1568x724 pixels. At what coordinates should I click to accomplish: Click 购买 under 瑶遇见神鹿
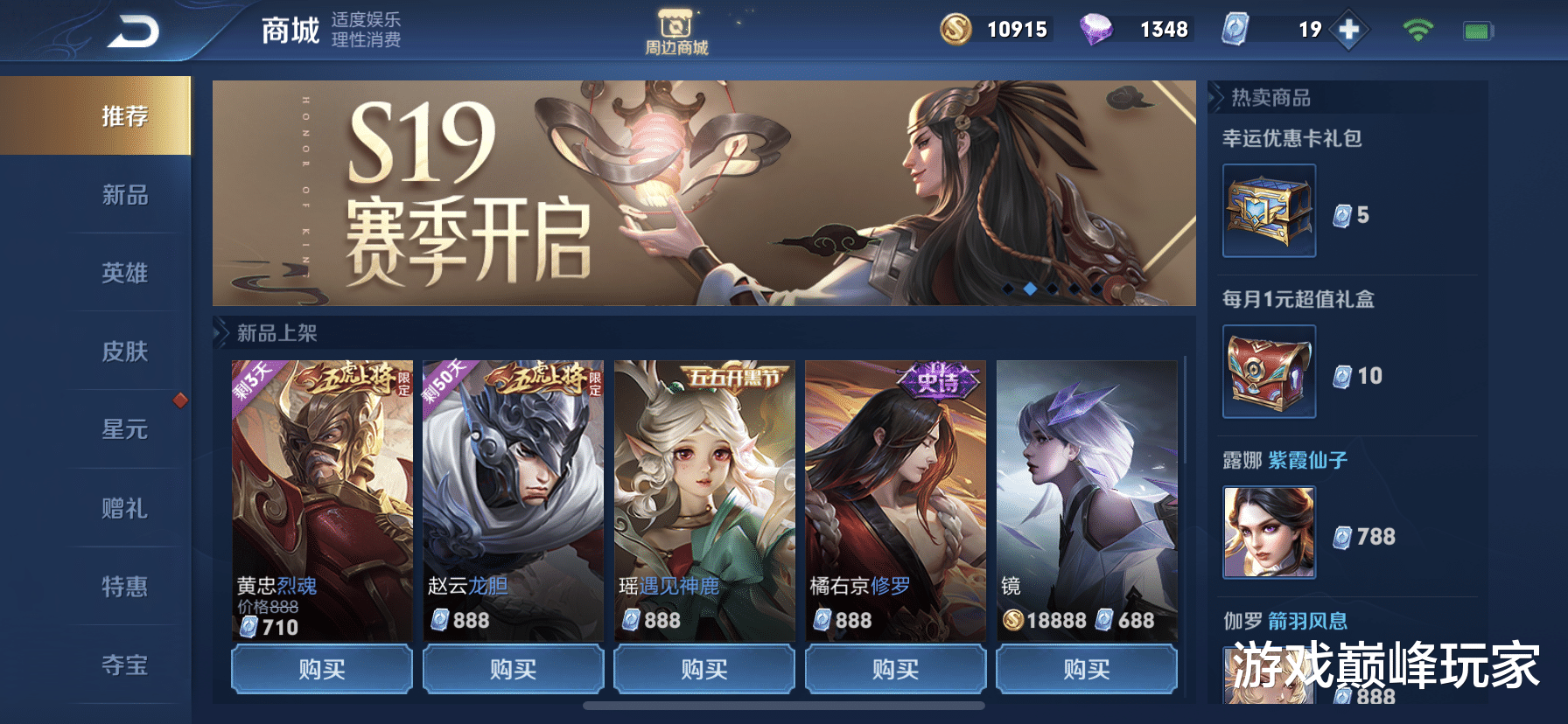(x=703, y=670)
